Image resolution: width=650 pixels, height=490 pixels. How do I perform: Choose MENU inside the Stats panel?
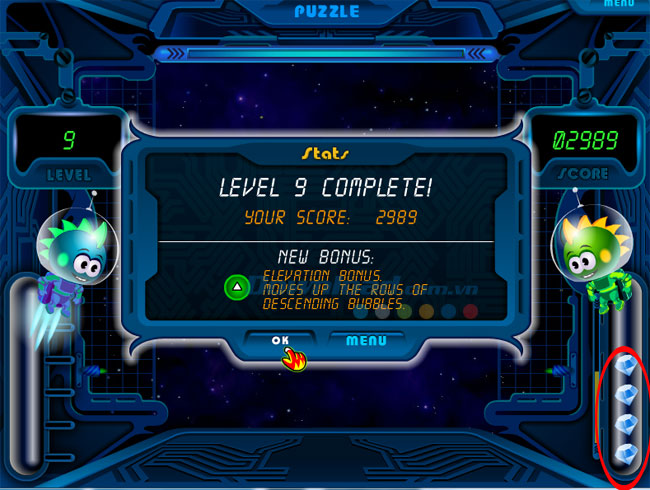click(x=366, y=341)
